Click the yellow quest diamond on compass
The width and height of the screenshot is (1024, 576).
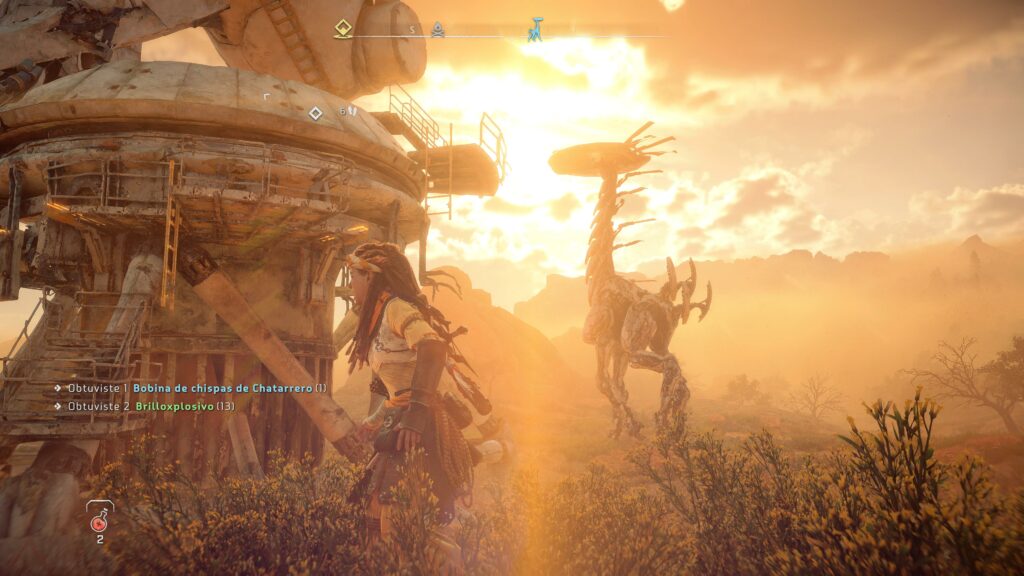pos(343,29)
